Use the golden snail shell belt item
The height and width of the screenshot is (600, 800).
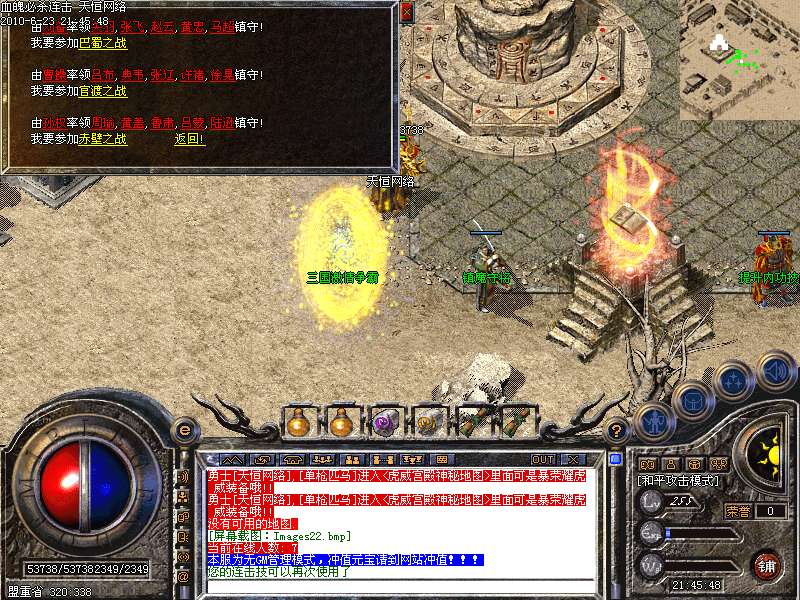428,423
